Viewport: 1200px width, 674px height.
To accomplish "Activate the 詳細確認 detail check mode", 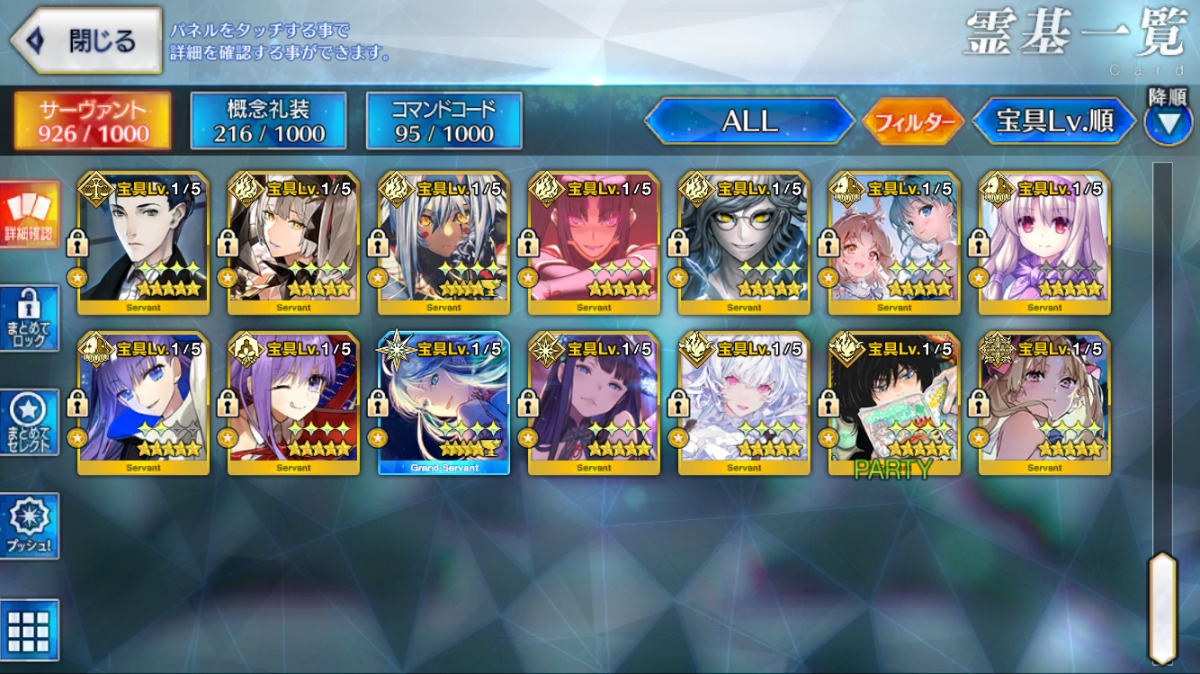I will [x=30, y=215].
